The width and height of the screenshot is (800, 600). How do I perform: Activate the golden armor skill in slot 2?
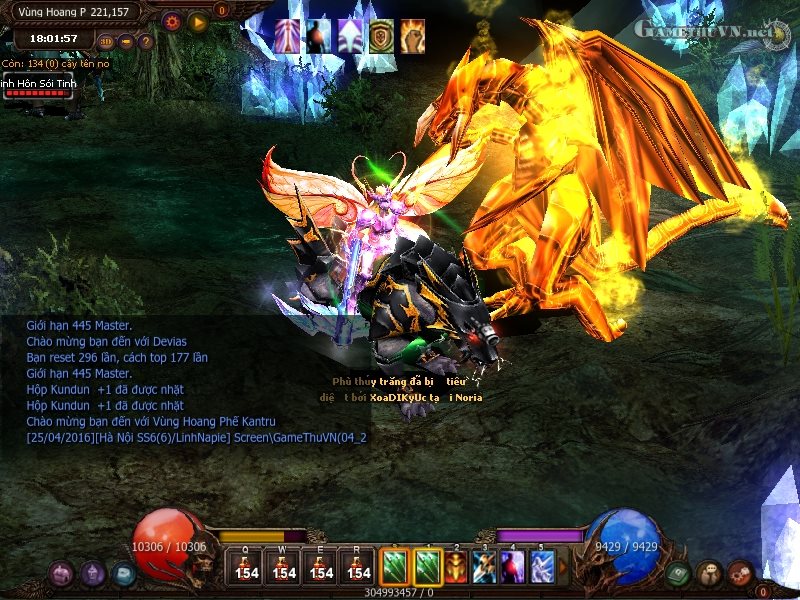(456, 566)
